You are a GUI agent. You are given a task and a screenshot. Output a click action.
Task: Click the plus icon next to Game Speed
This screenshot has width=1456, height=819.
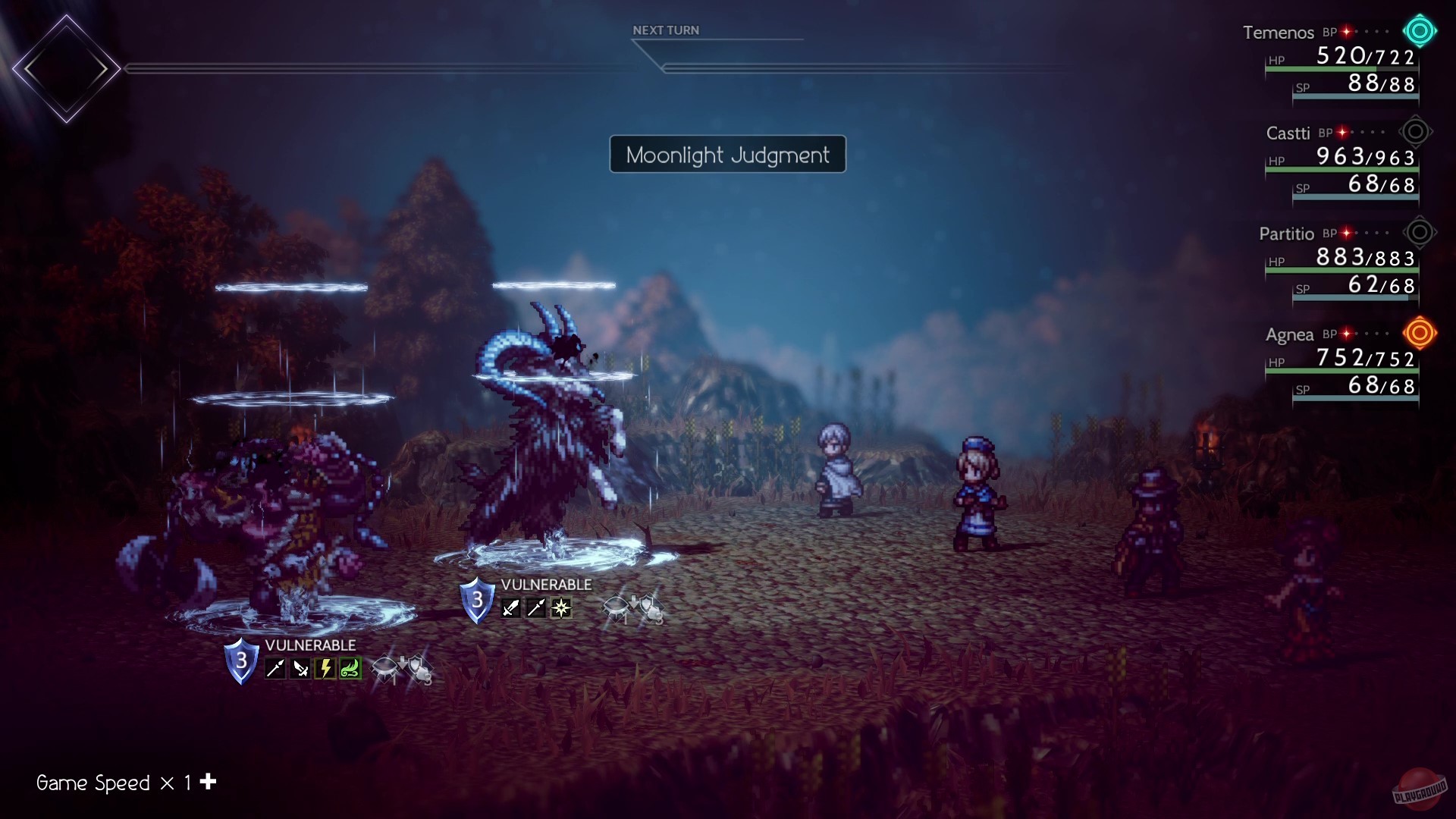click(206, 782)
